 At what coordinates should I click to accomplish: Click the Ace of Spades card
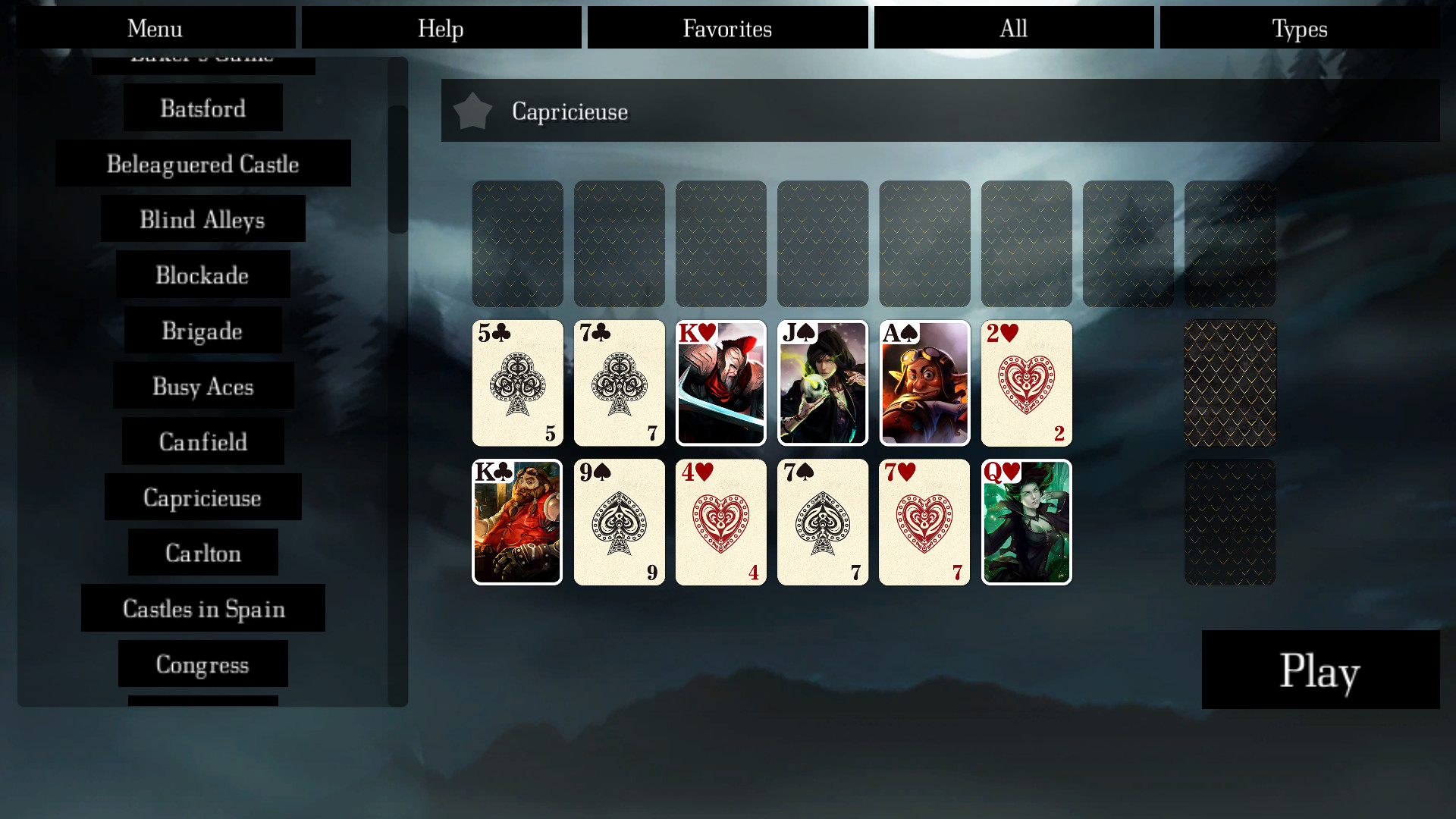(x=924, y=383)
